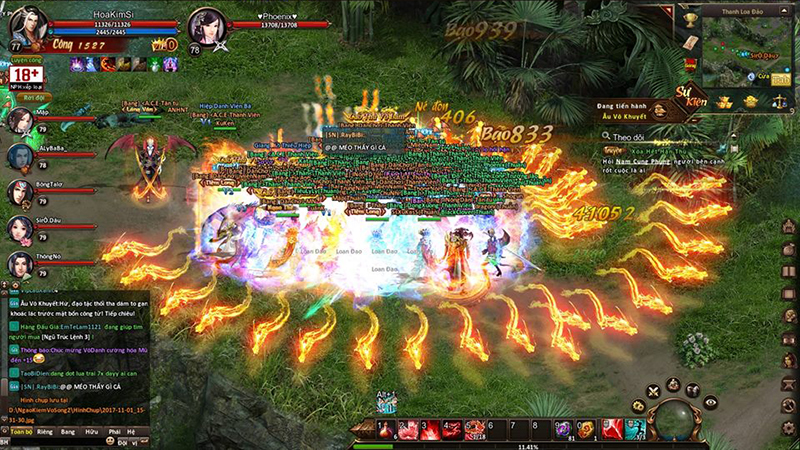The width and height of the screenshot is (800, 450).
Task: Select party member BôngTaiơ portrait
Action: (x=20, y=191)
